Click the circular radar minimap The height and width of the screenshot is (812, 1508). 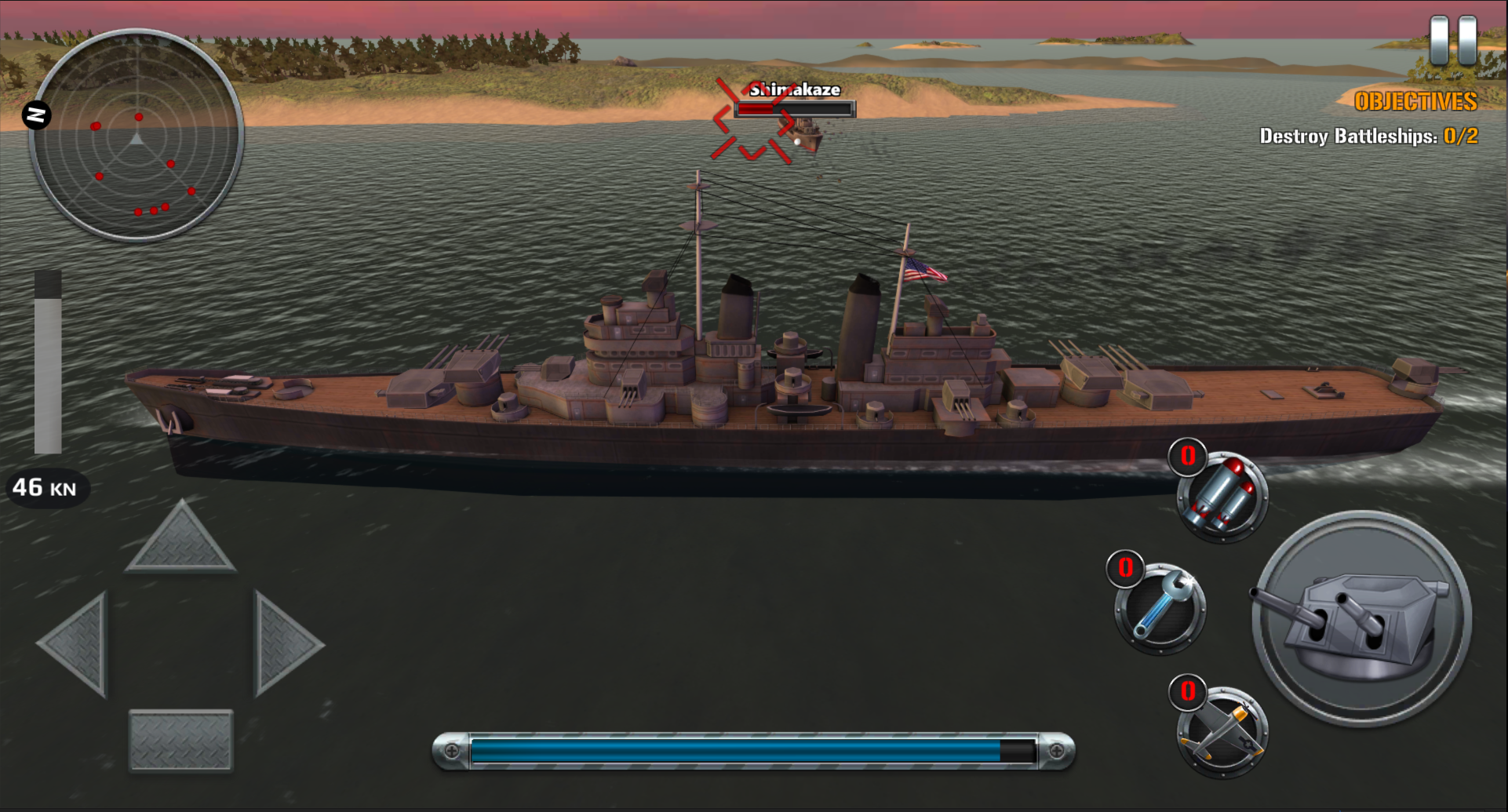[137, 135]
